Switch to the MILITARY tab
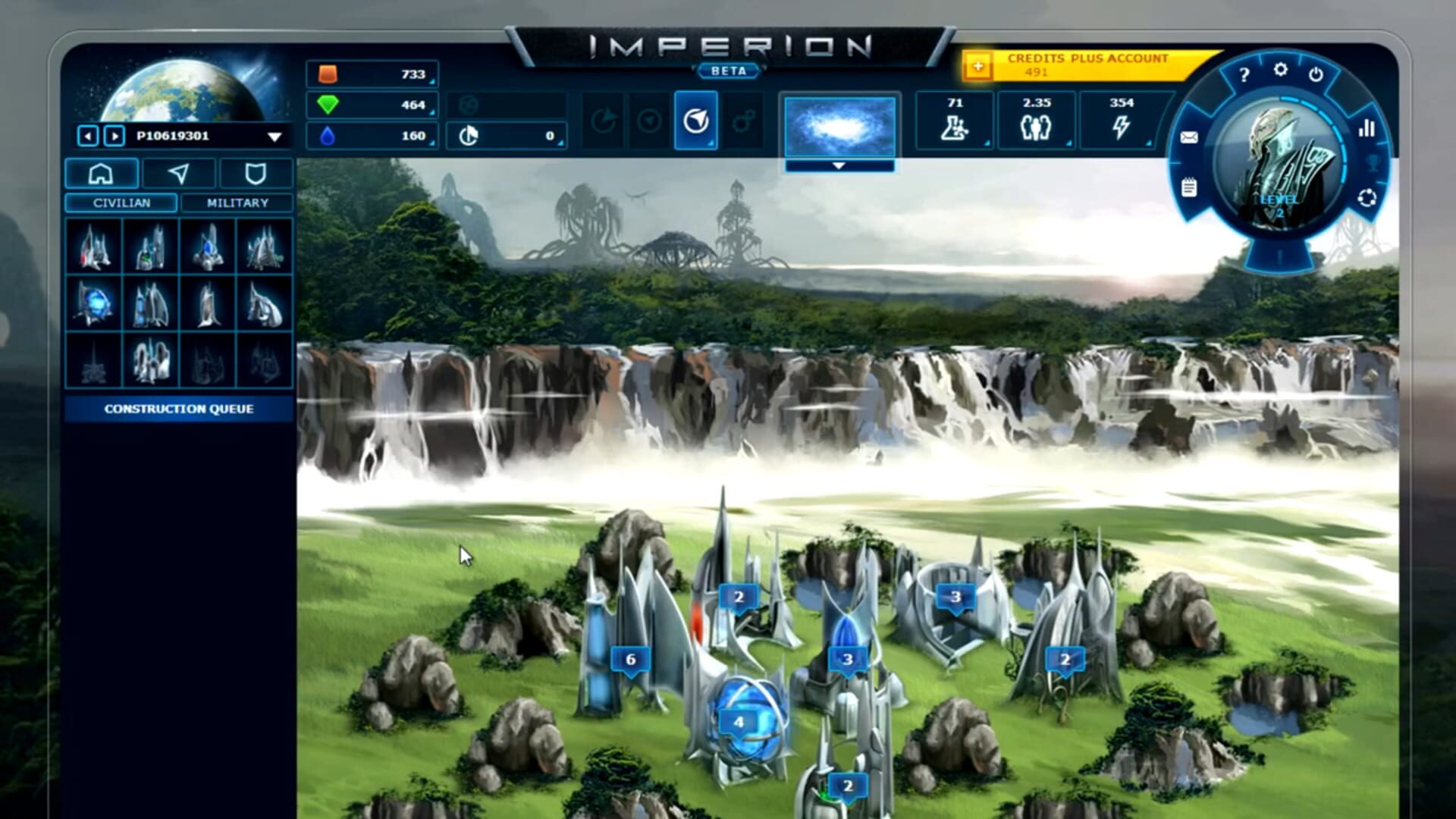 (x=237, y=202)
